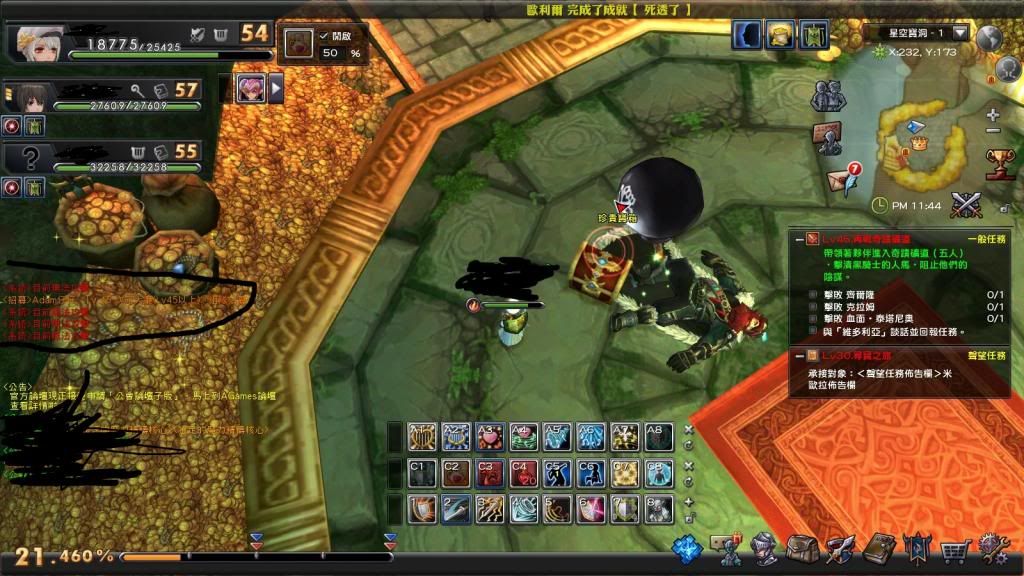The image size is (1024, 576).
Task: Open the mail envelope with 7 notifications
Action: click(x=842, y=178)
